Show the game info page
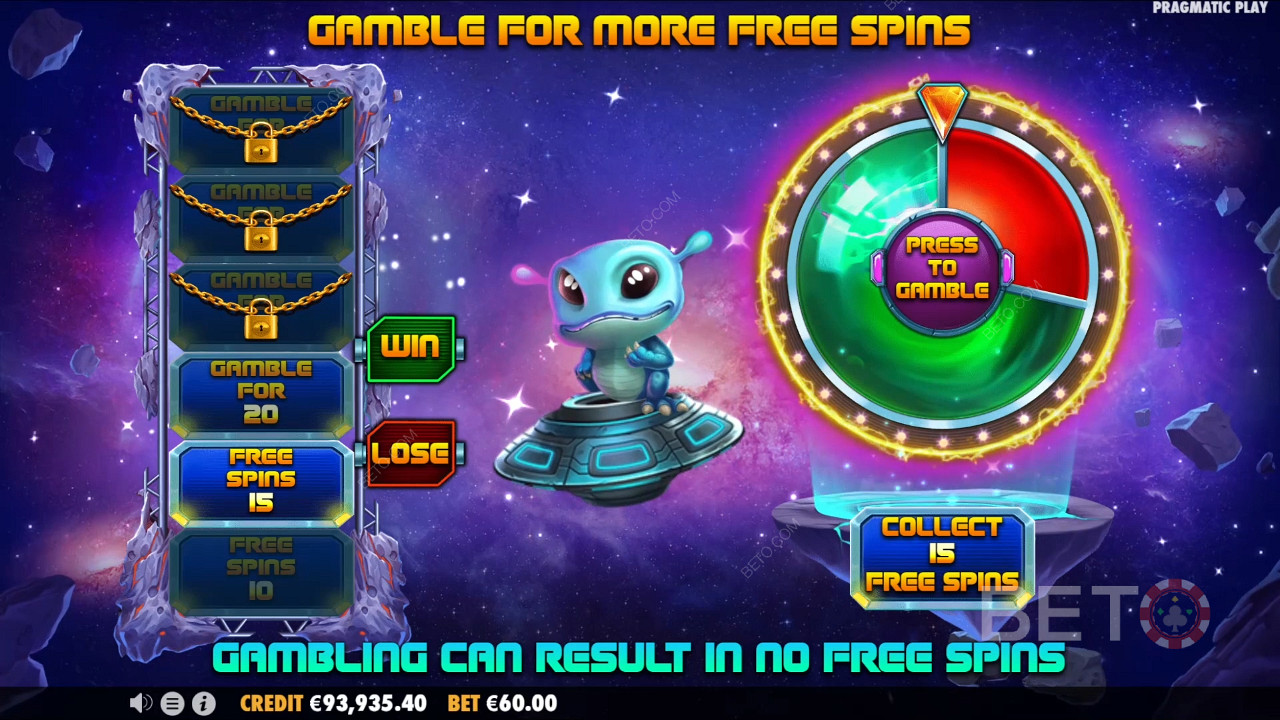This screenshot has width=1280, height=720. (203, 703)
